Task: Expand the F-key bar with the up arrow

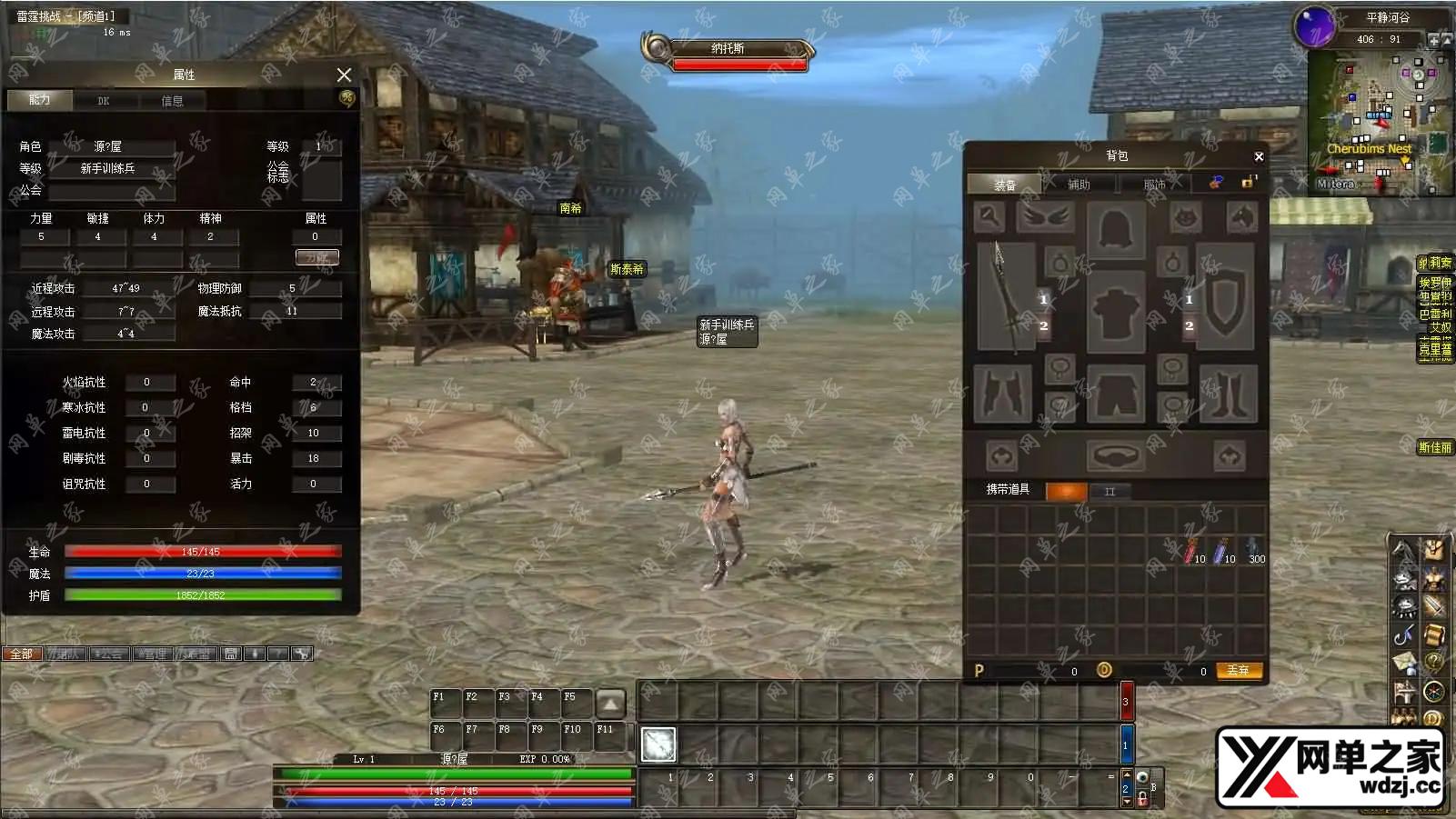Action: [x=610, y=703]
